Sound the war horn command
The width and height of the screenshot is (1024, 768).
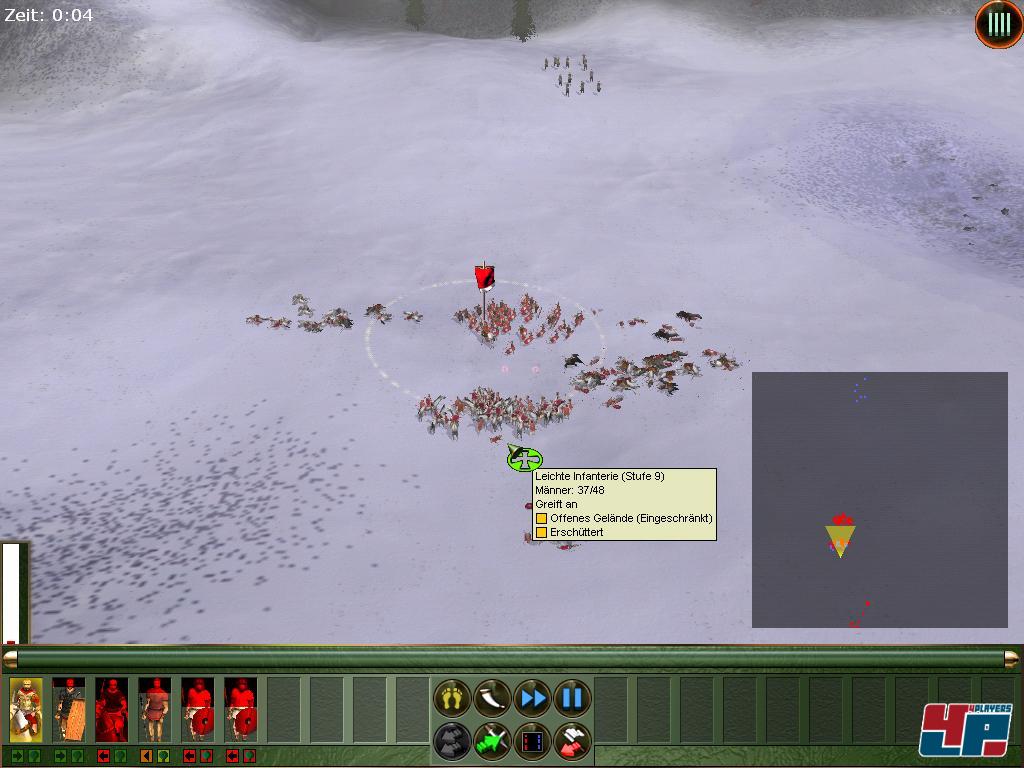pyautogui.click(x=492, y=697)
